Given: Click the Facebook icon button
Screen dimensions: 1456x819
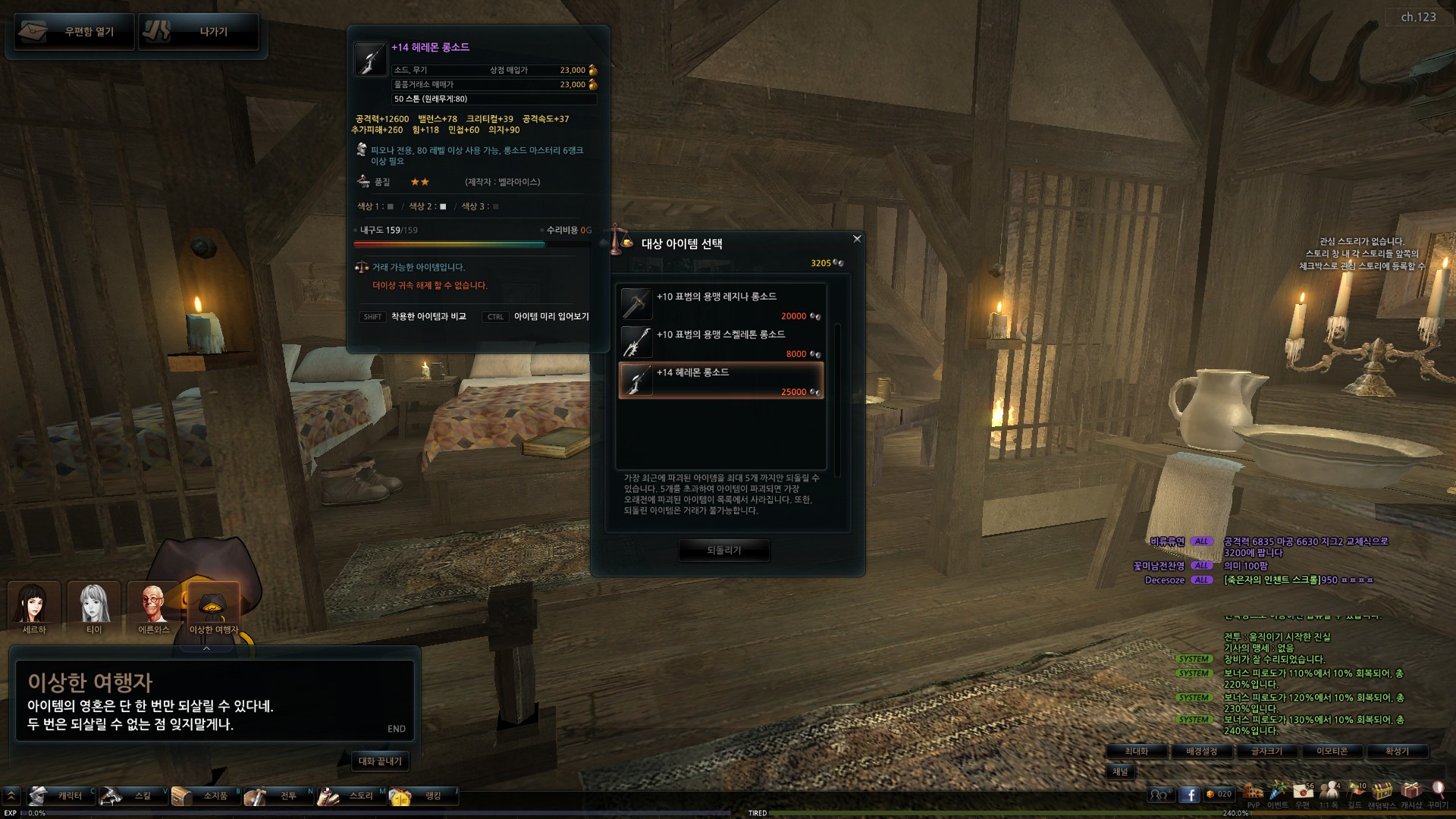Looking at the screenshot, I should click(1189, 795).
